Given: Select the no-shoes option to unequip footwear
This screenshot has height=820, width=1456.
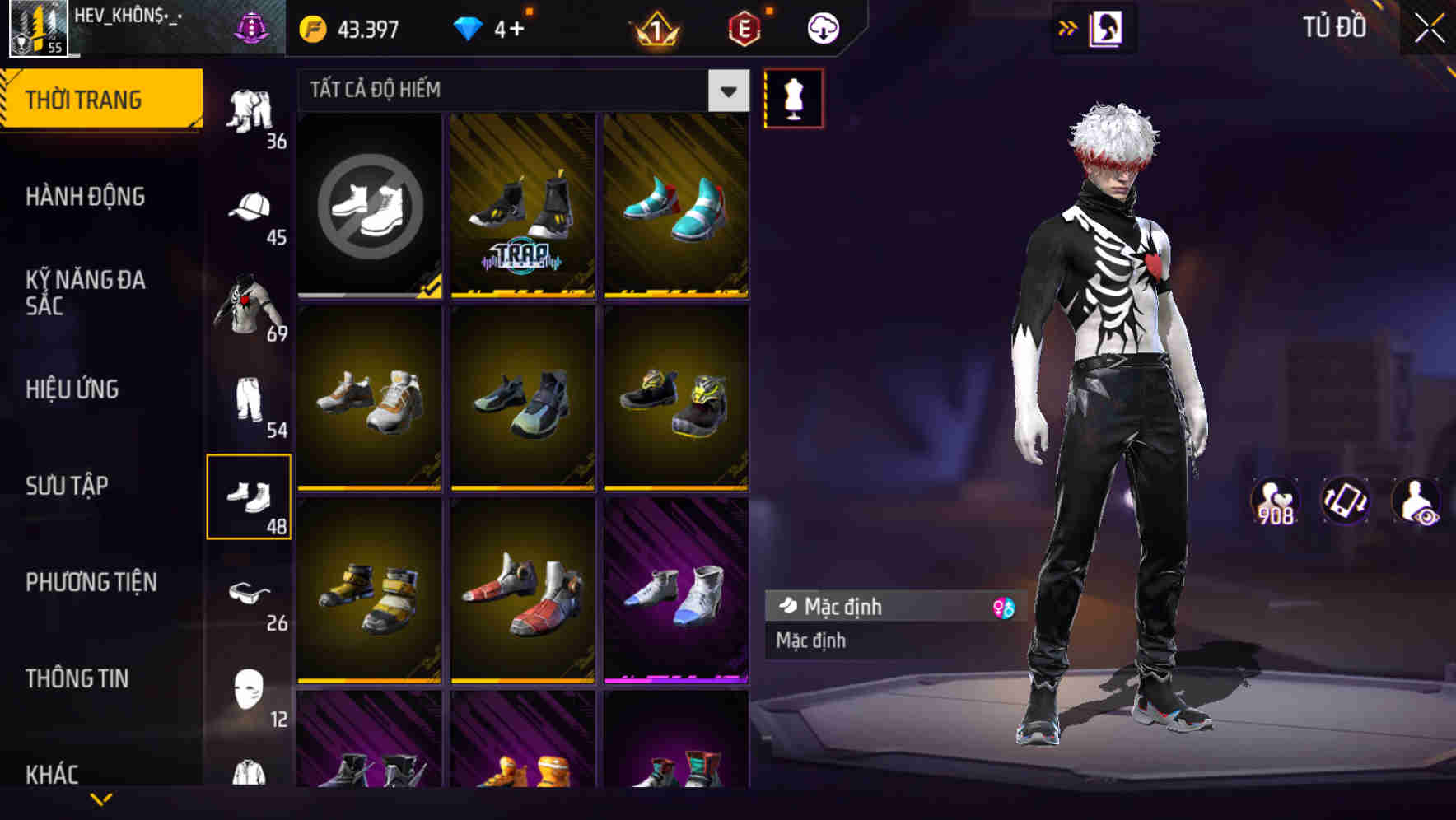Looking at the screenshot, I should coord(369,205).
